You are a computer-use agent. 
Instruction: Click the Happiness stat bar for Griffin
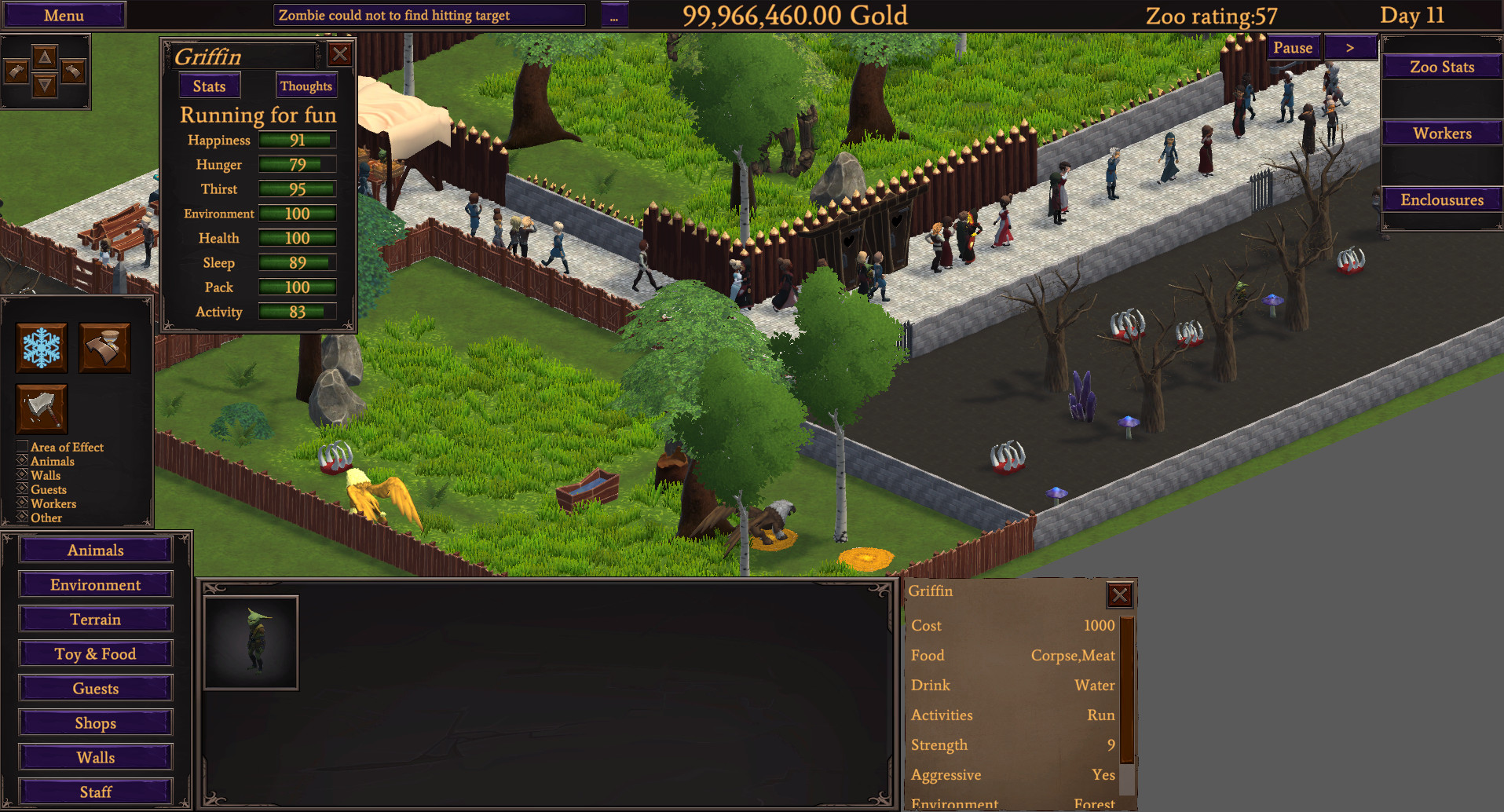pos(297,140)
